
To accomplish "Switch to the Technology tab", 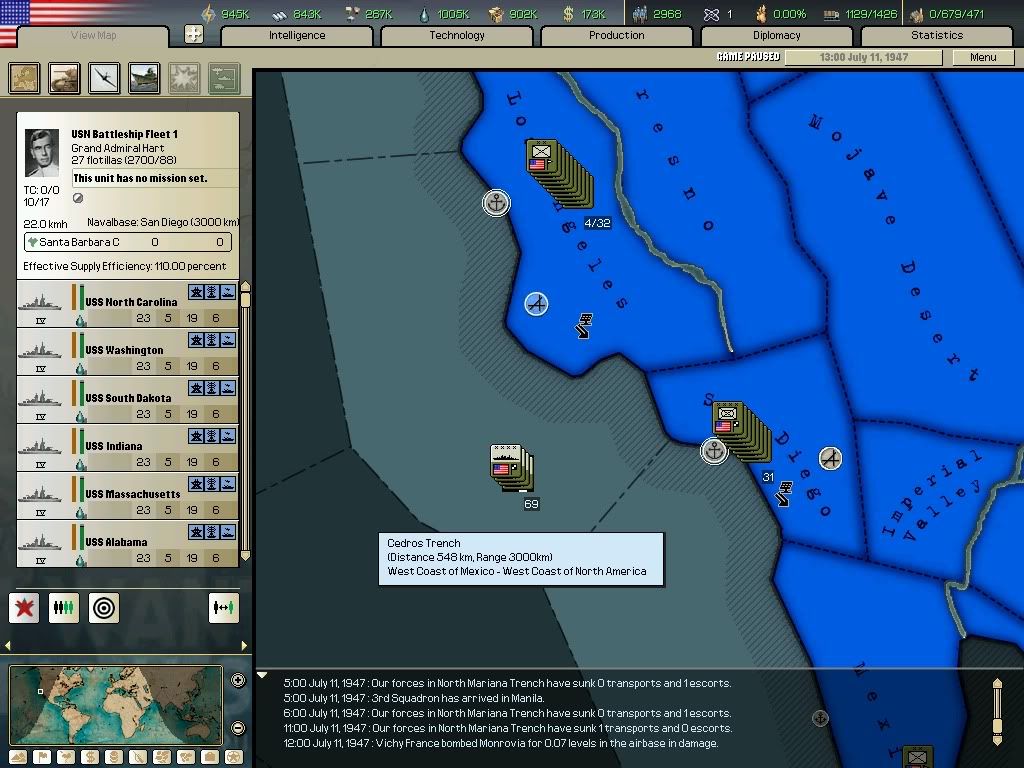I will pyautogui.click(x=457, y=36).
